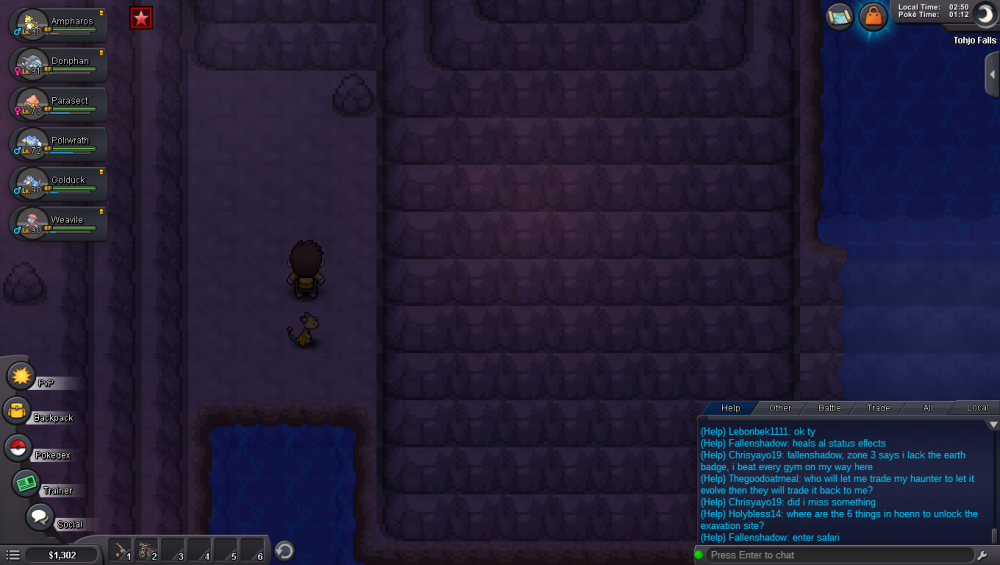Open the main menu list icon

tap(12, 554)
